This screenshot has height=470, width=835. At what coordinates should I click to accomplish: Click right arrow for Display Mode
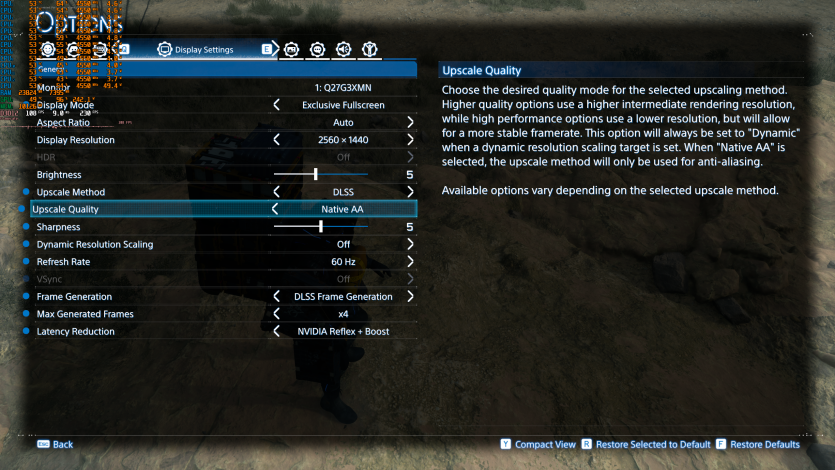point(410,105)
